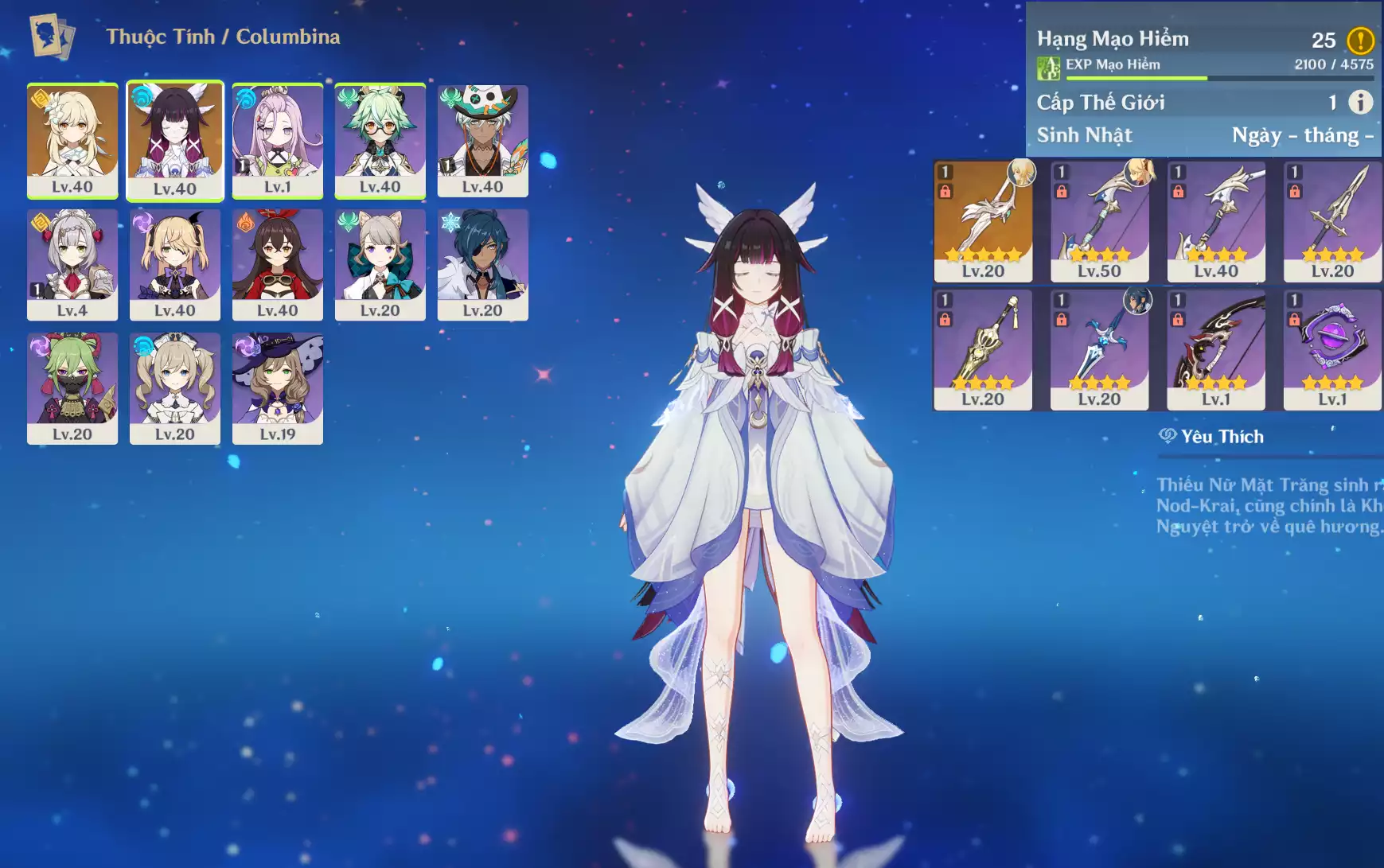Pick Kuki Shinobu's portrait
Image resolution: width=1384 pixels, height=868 pixels.
click(x=72, y=387)
